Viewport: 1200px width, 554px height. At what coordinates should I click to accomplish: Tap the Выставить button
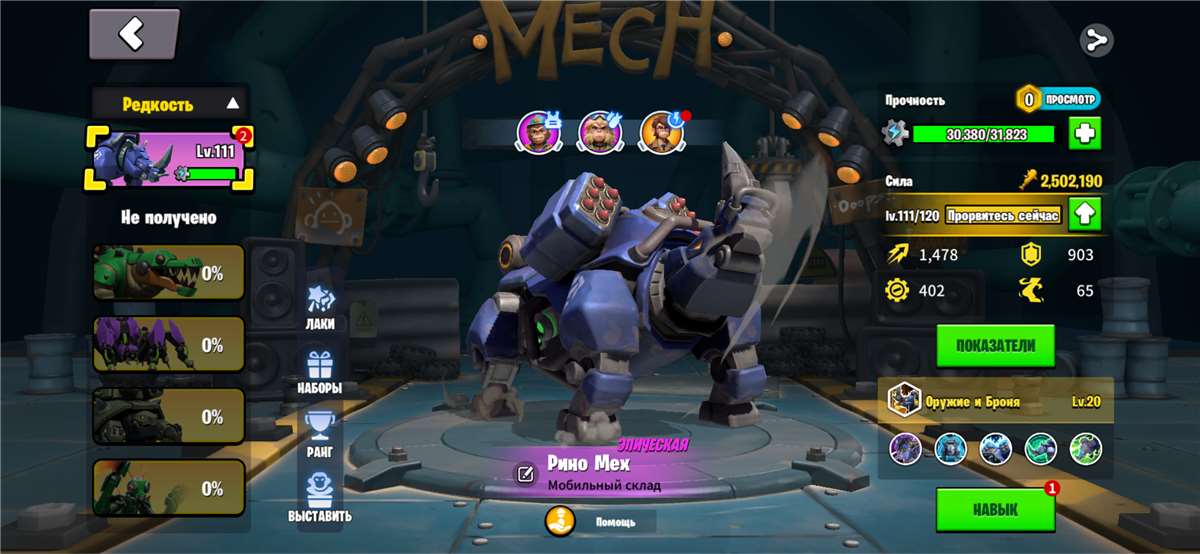[x=320, y=499]
